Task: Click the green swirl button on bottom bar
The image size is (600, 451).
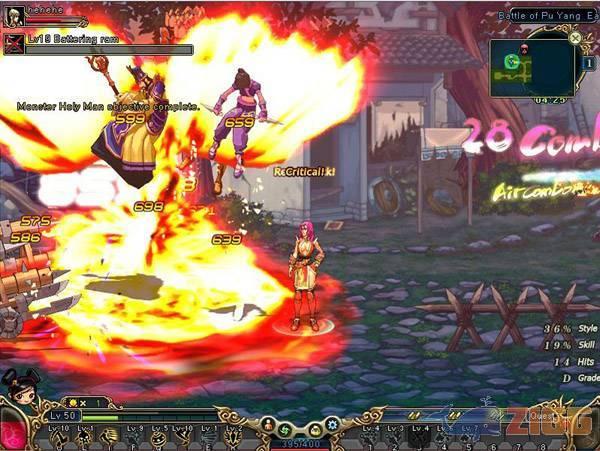Action: [x=285, y=428]
